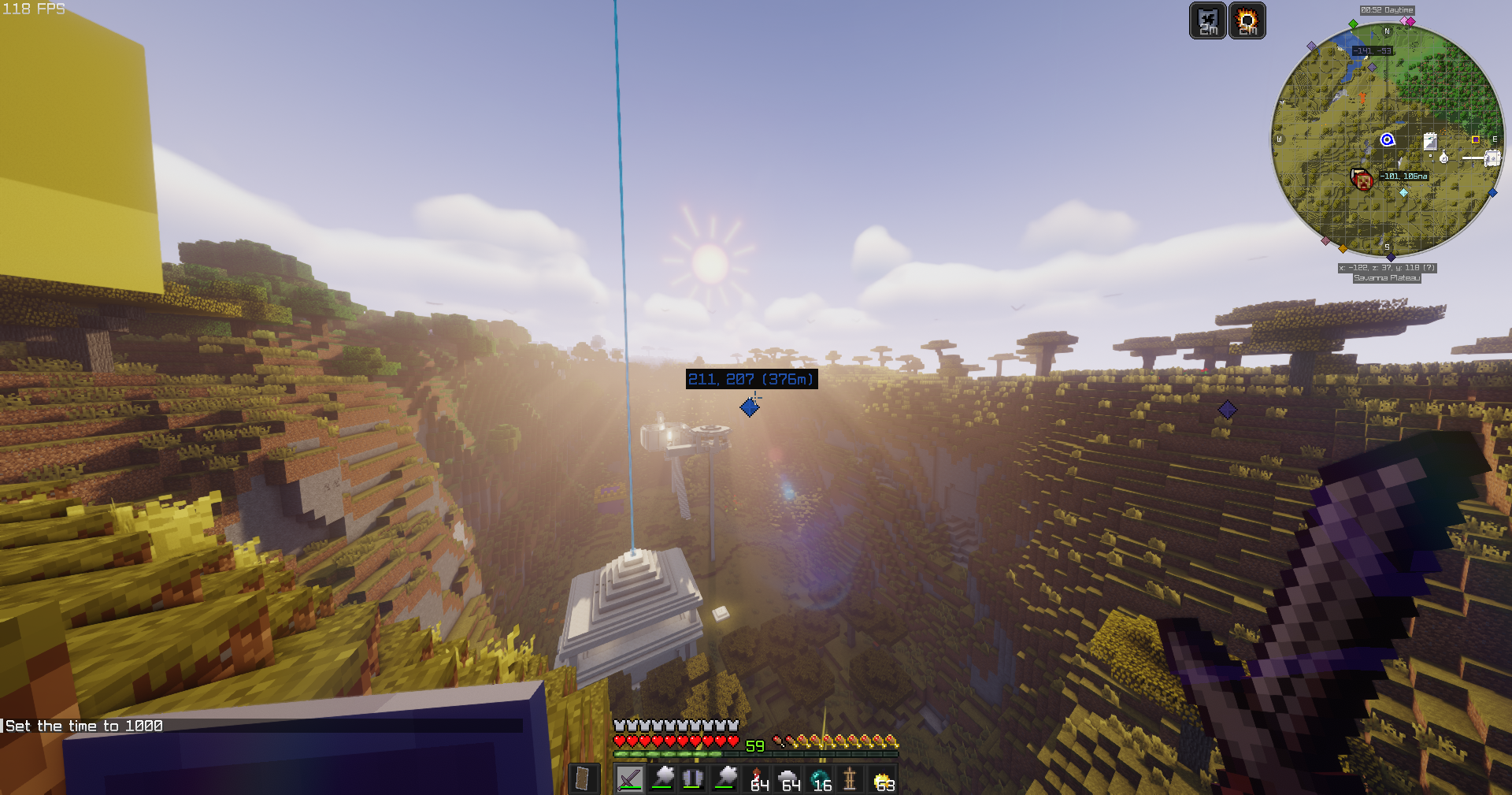The image size is (1512, 795).
Task: Click the coordinate readout below the minimap
Action: [x=1388, y=268]
